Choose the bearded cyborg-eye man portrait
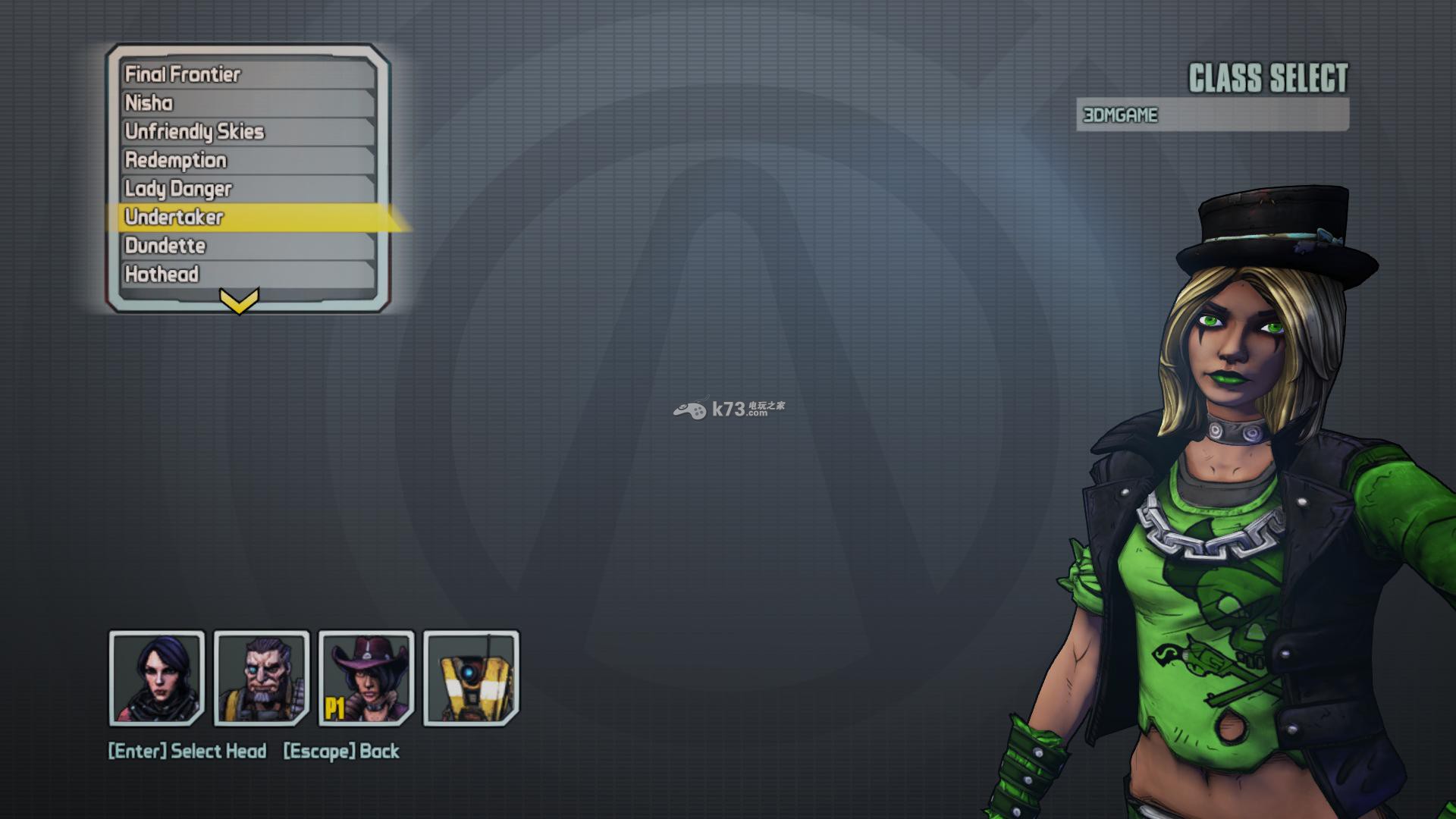Image resolution: width=1456 pixels, height=819 pixels. click(262, 678)
